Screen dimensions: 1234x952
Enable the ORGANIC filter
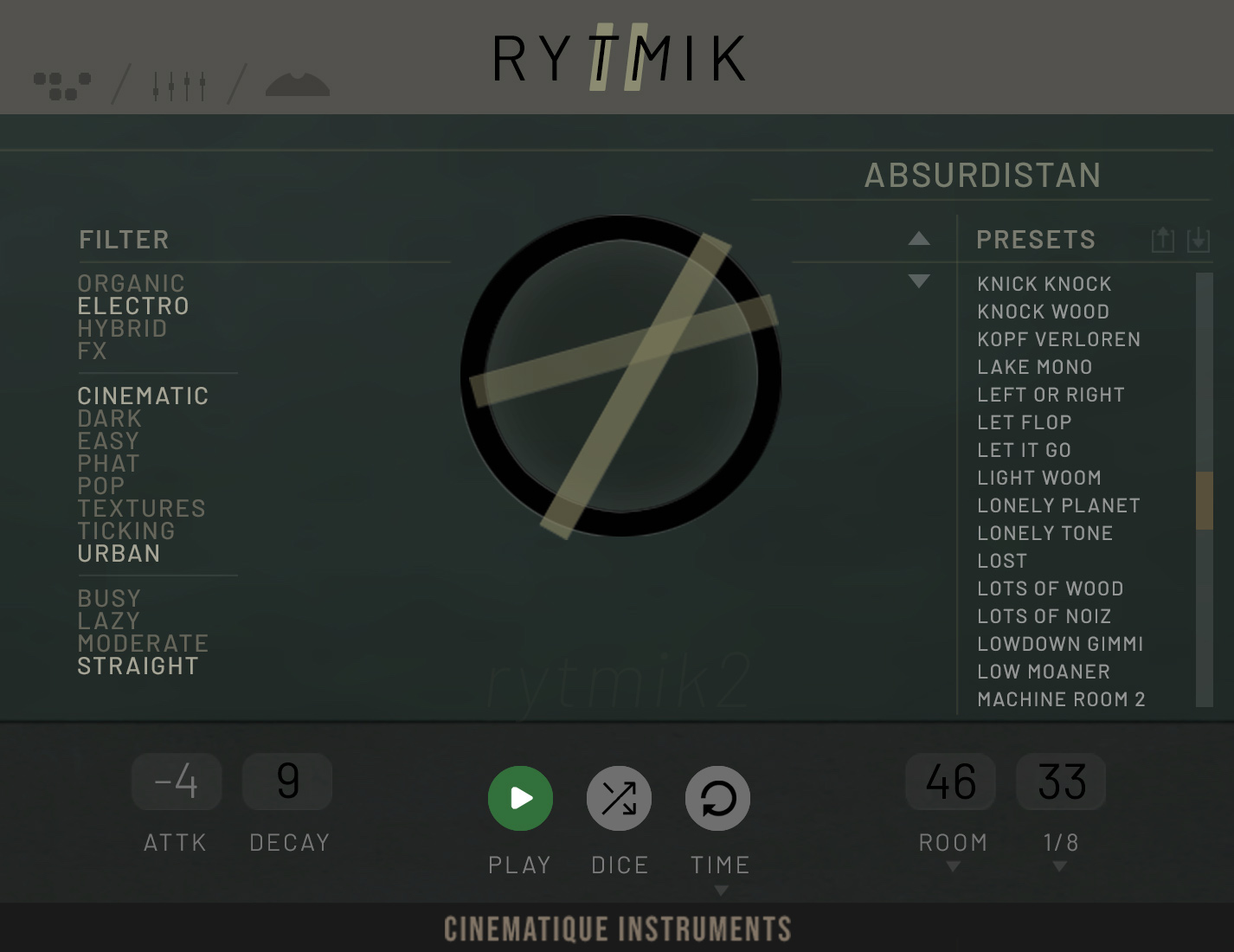coord(131,283)
